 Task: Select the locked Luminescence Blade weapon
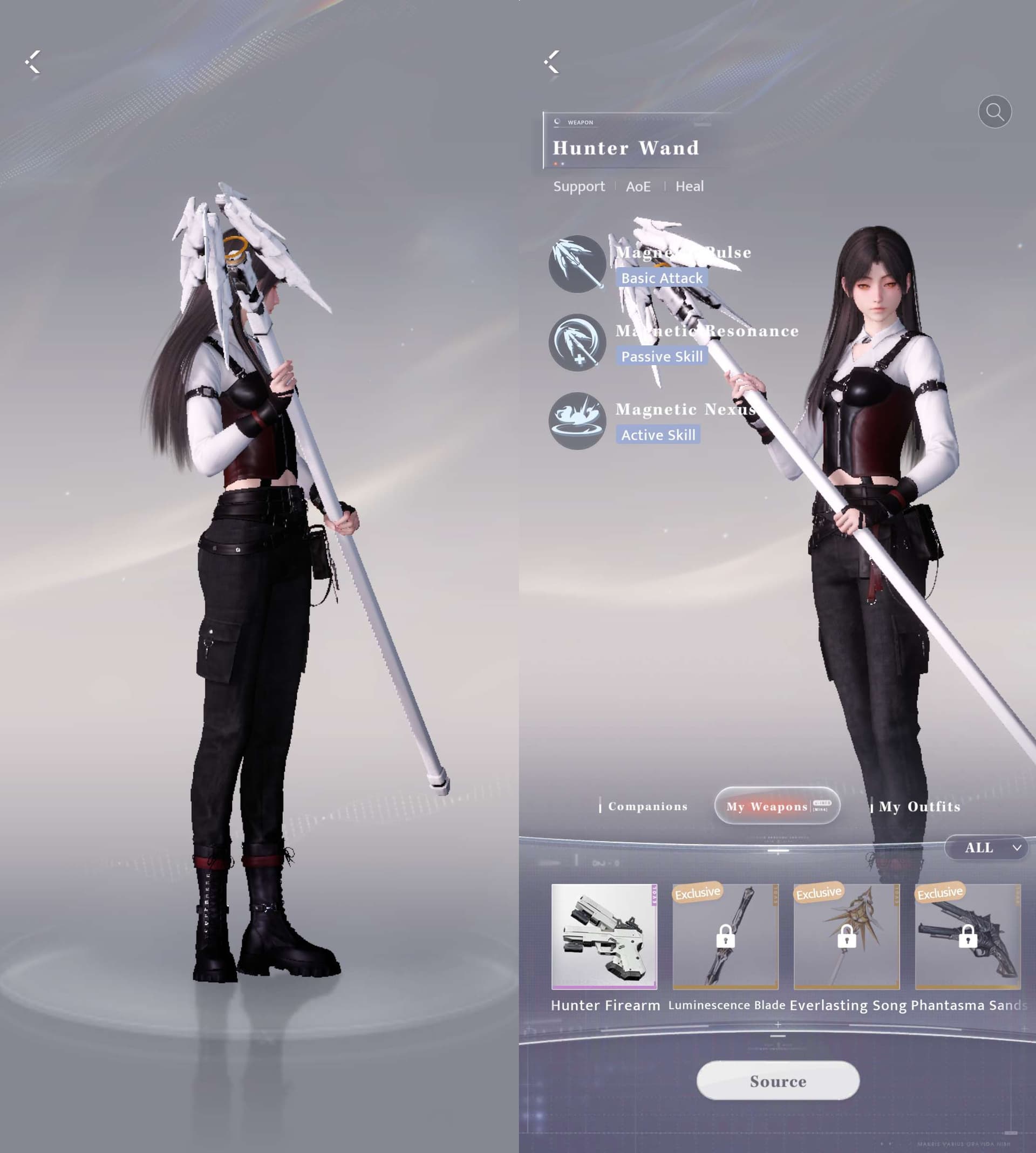pos(725,937)
